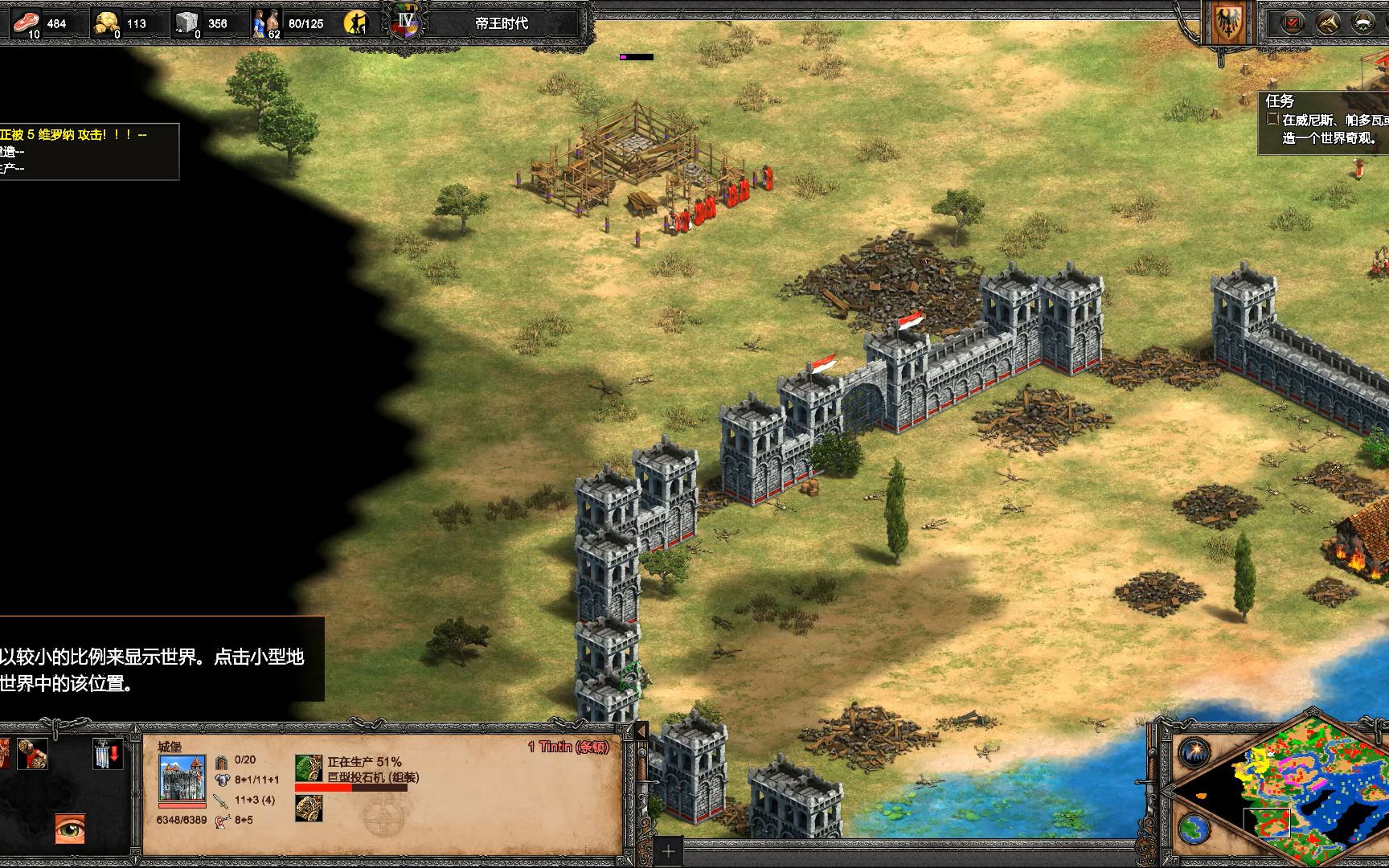Screen dimensions: 1389x868
Task: Activate the flare signal button beside minimap
Action: 1194,752
